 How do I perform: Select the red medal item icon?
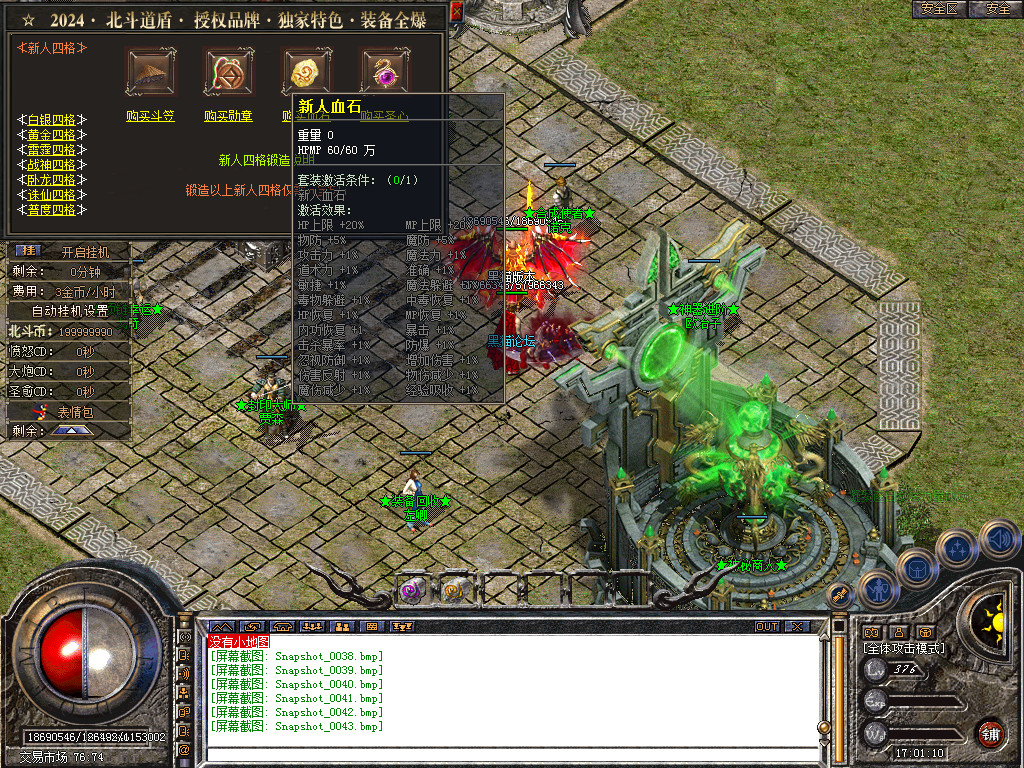coord(229,72)
